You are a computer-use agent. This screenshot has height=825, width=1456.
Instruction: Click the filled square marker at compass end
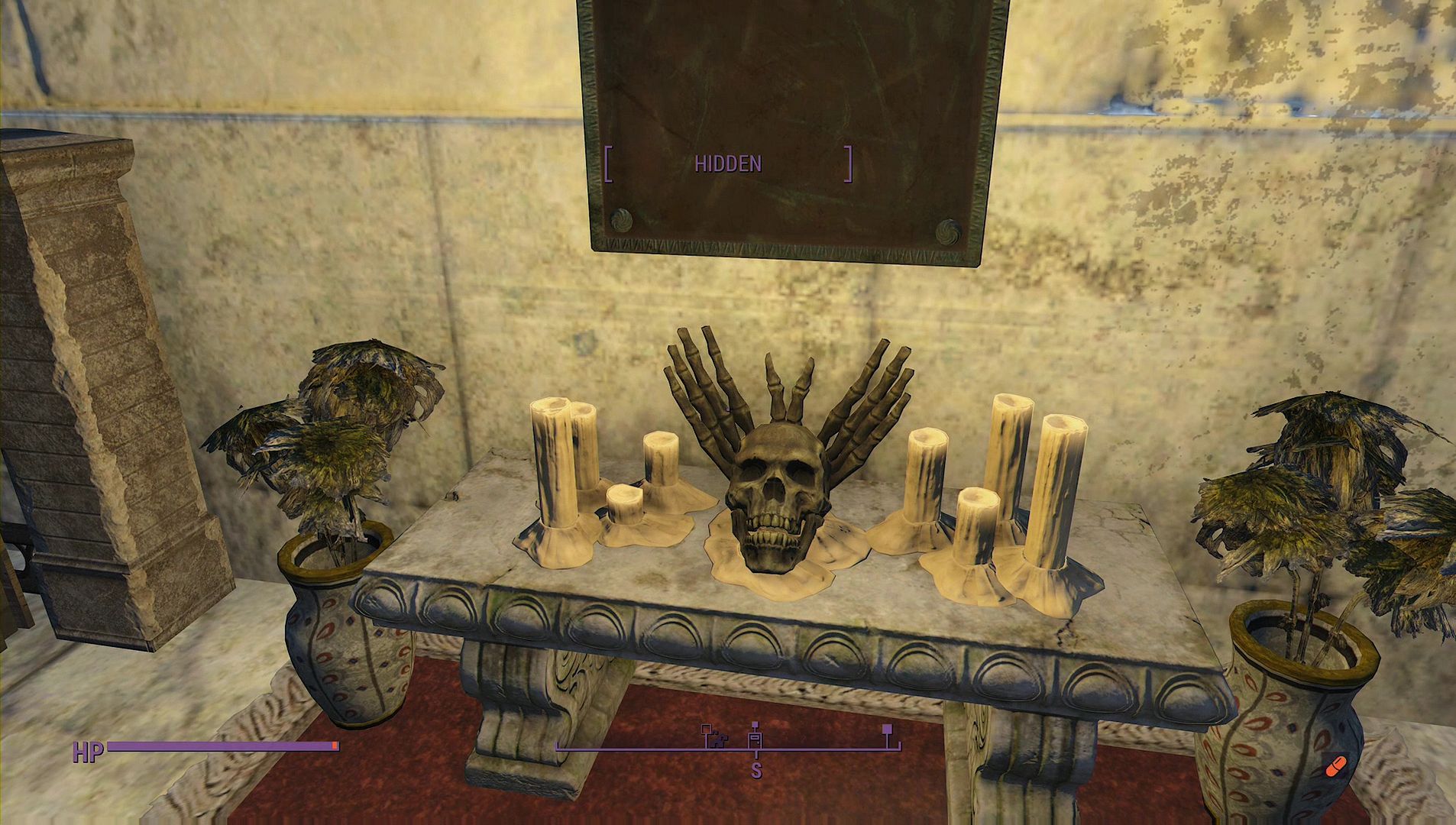887,730
